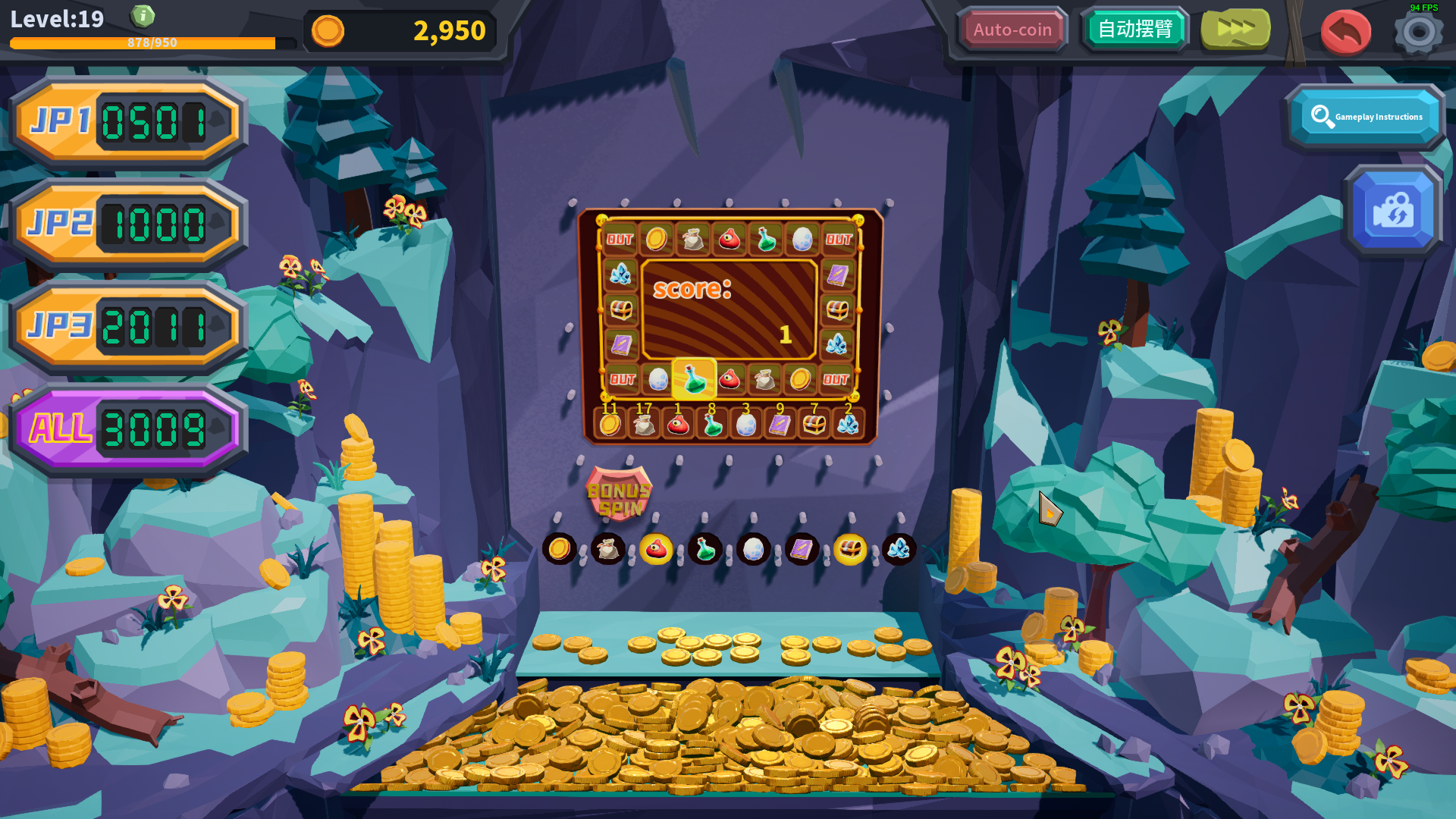Open the JP1 jackpot display
The image size is (1456, 819).
pos(125,121)
